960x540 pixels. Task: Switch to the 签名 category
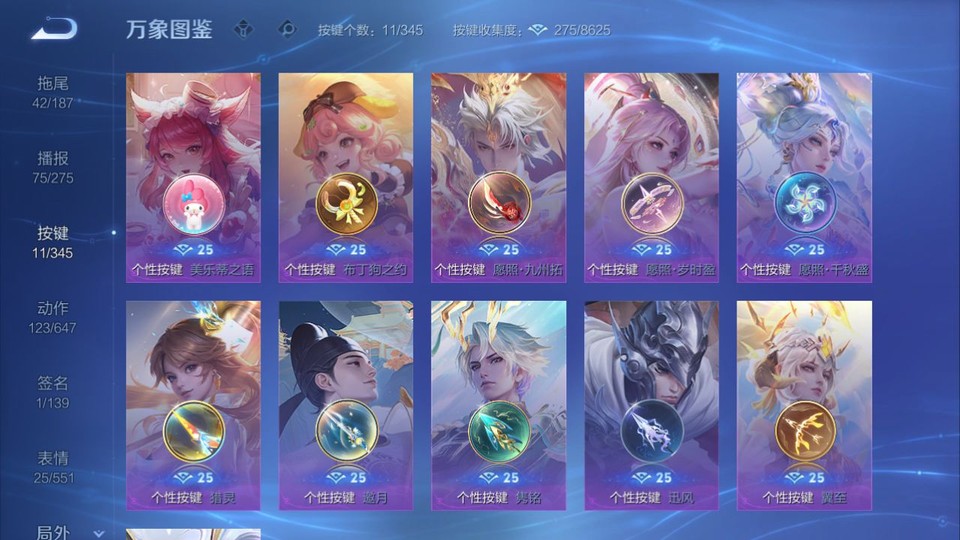pyautogui.click(x=53, y=391)
